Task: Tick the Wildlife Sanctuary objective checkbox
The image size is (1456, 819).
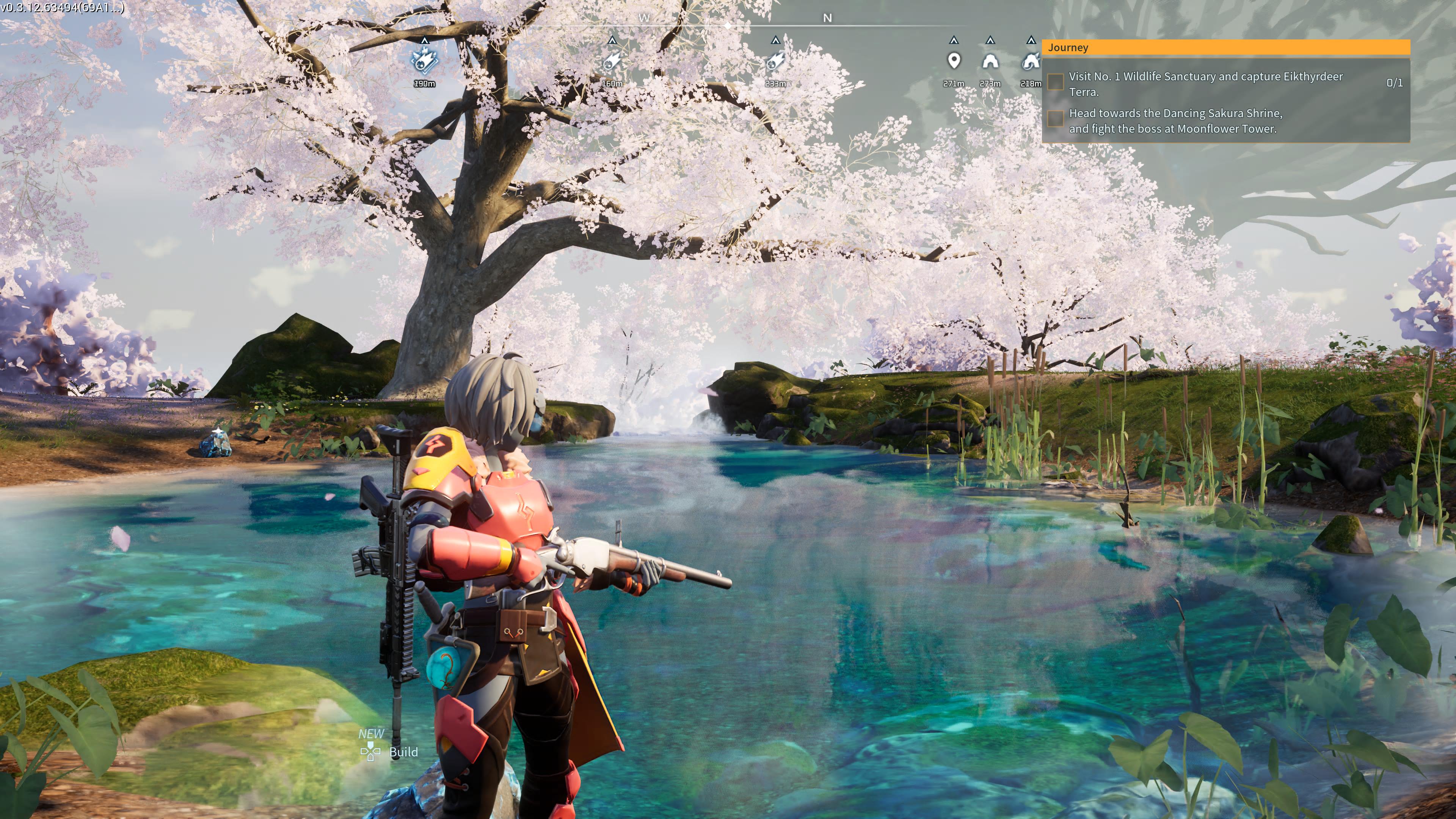Action: [x=1055, y=83]
